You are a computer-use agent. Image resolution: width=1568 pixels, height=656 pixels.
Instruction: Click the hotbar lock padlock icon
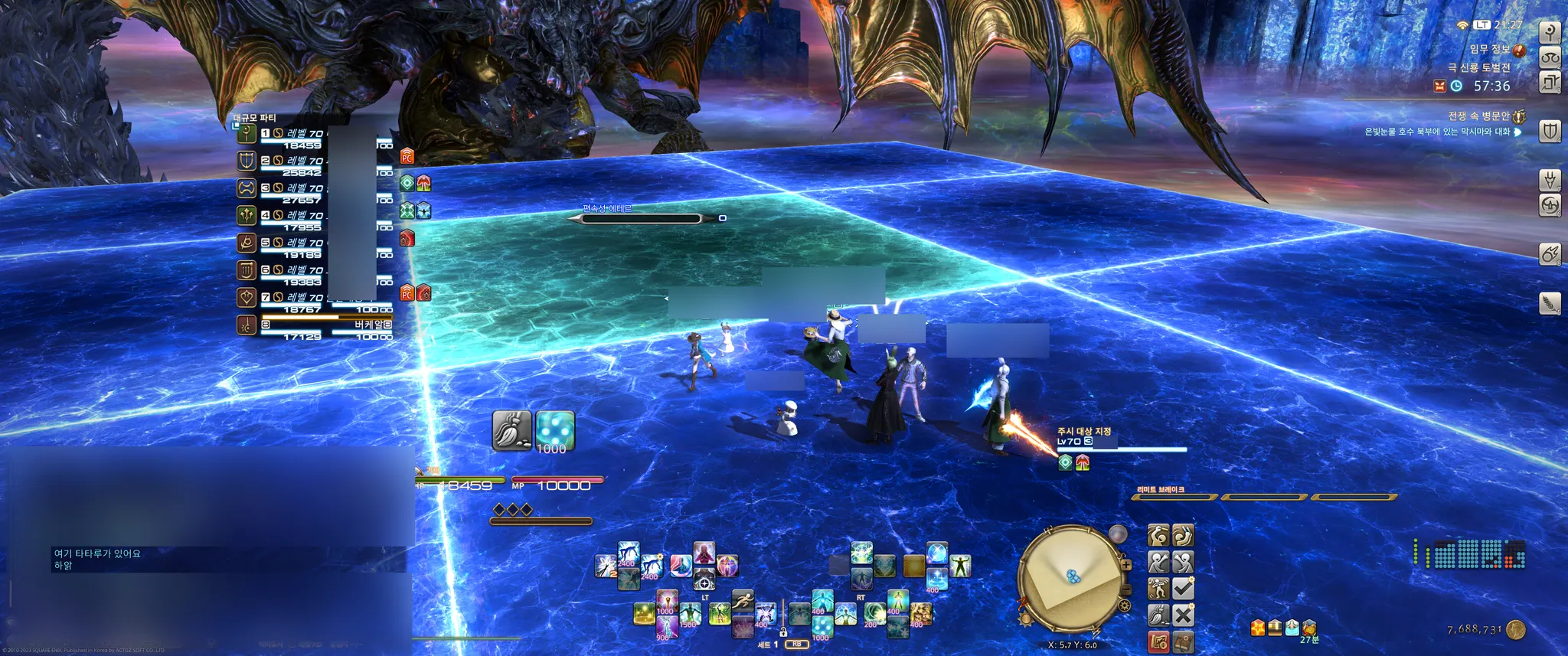pyautogui.click(x=783, y=632)
